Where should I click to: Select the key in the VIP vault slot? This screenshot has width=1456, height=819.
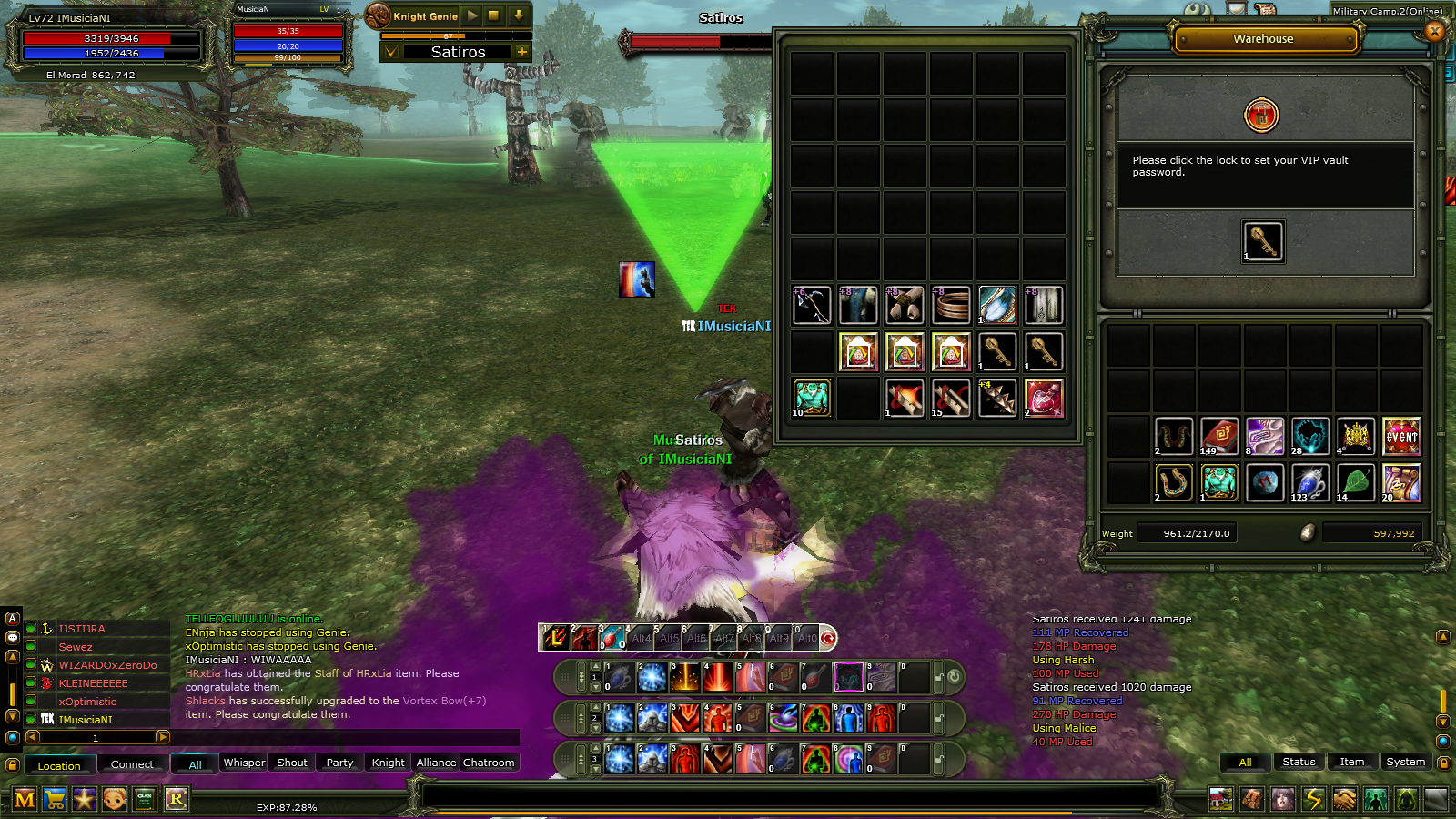click(1263, 242)
